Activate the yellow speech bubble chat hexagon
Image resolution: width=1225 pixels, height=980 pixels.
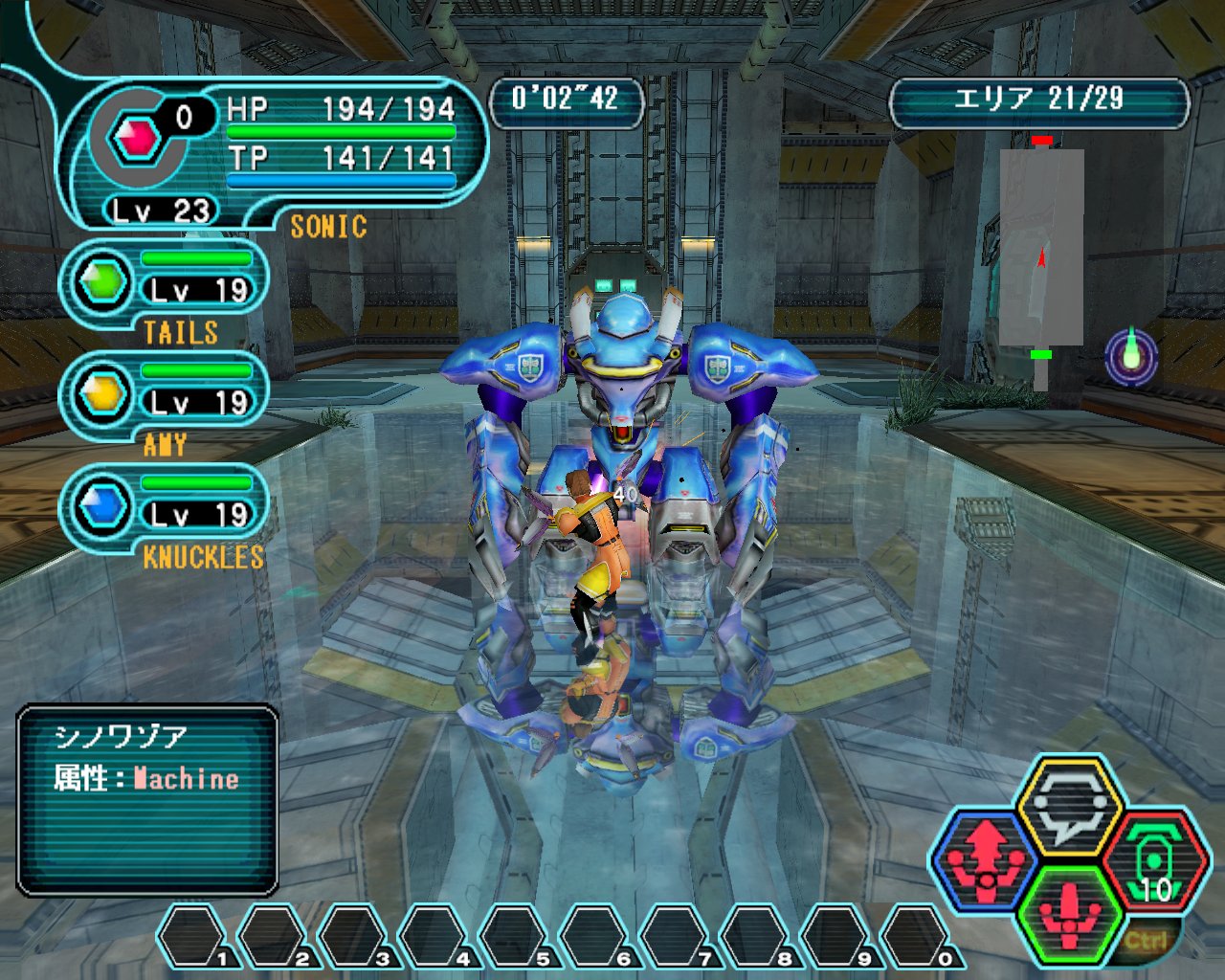tap(1068, 804)
